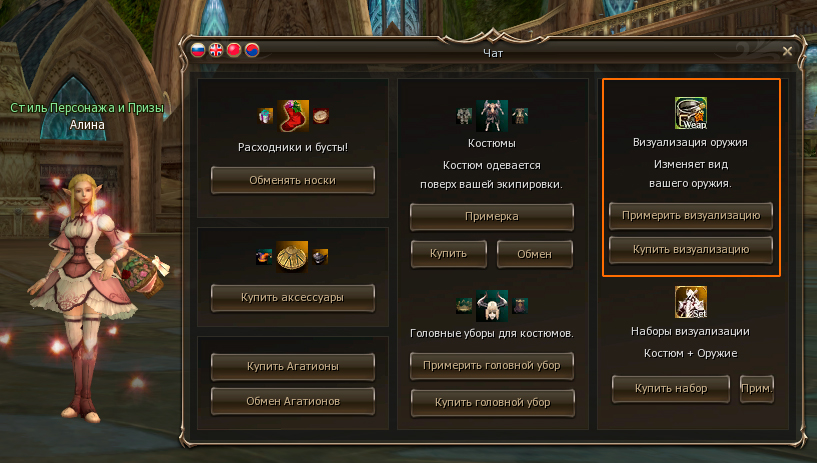This screenshot has width=817, height=463.
Task: Open the Купить аксессуары shop
Action: point(292,296)
